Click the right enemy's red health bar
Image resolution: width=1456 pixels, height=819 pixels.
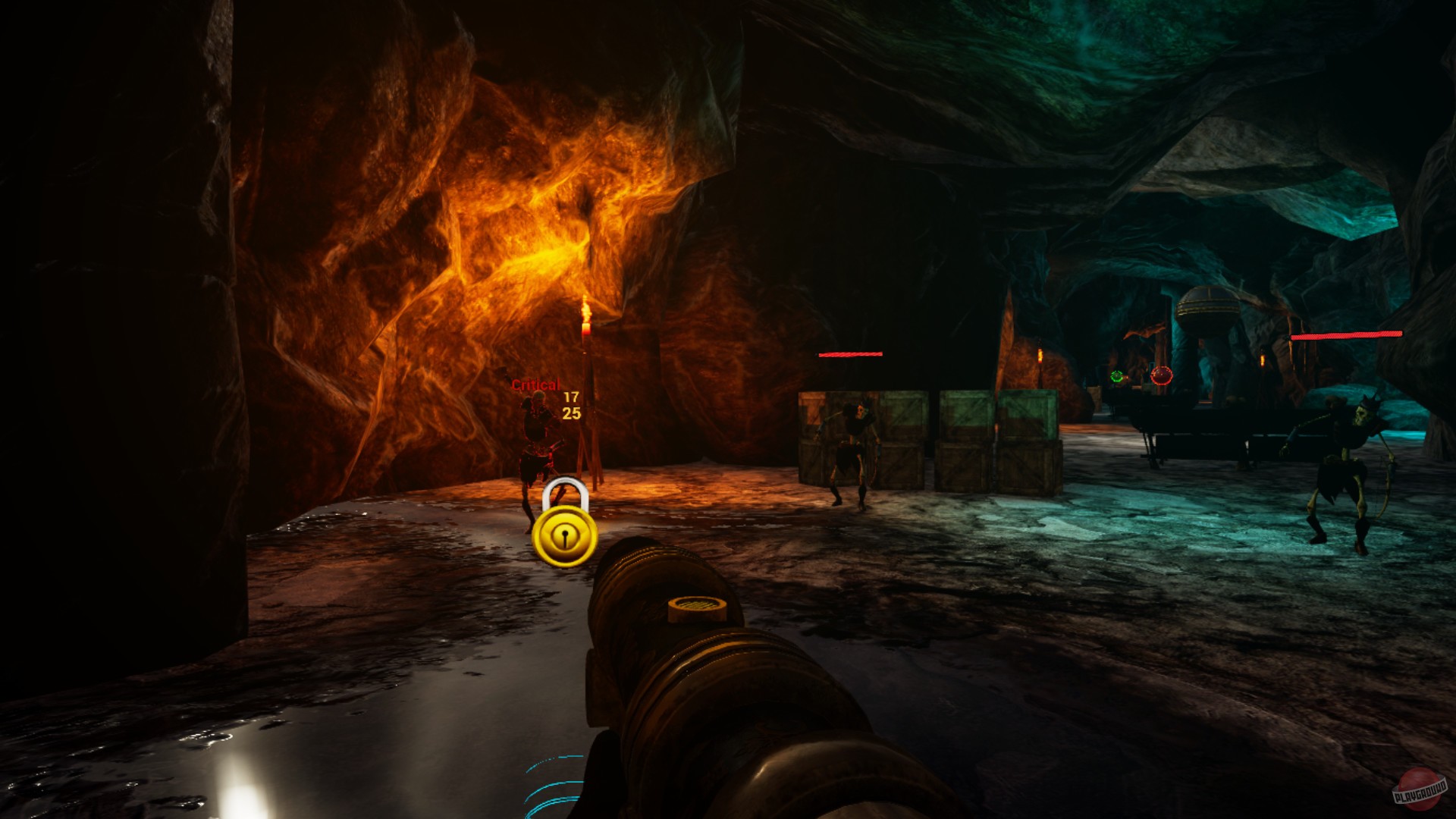click(1346, 334)
